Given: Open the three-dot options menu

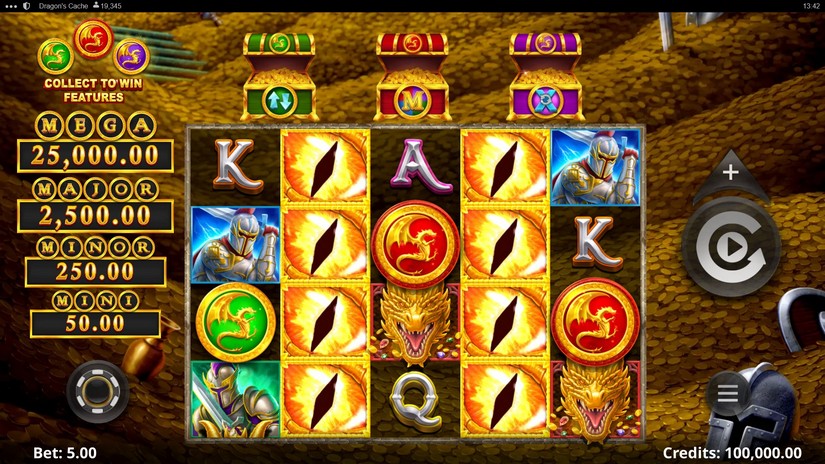Looking at the screenshot, I should (x=11, y=6).
